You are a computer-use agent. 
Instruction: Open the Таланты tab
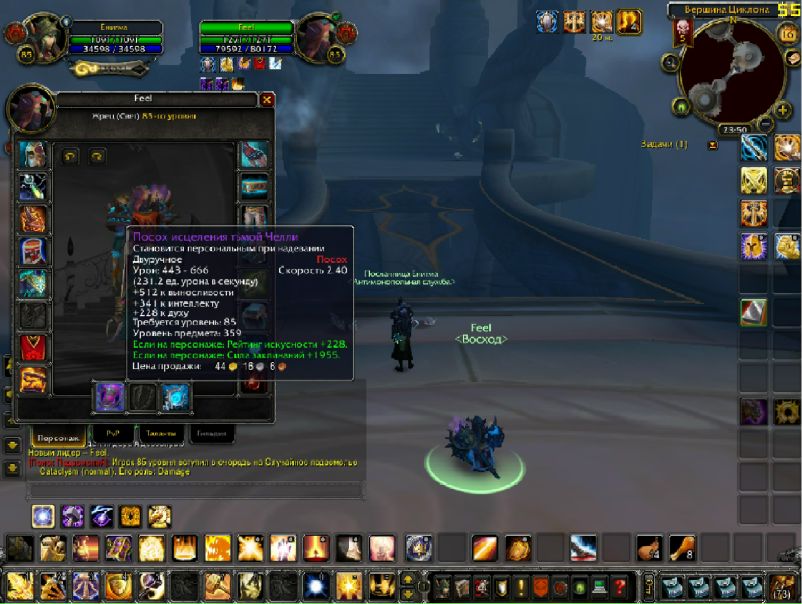(x=160, y=434)
